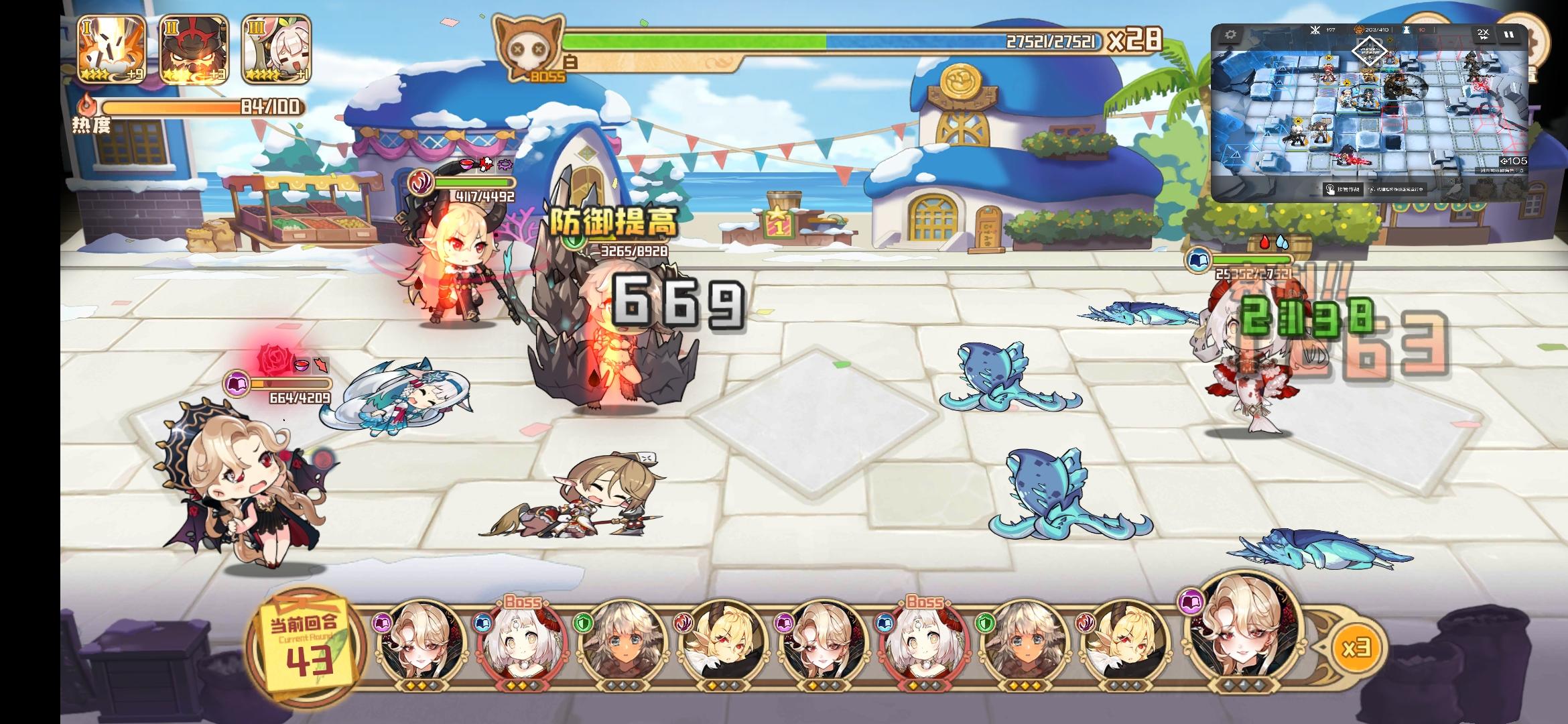Click the crossed-swords kill counter in the mini window
The image size is (1568, 724).
tap(1315, 30)
